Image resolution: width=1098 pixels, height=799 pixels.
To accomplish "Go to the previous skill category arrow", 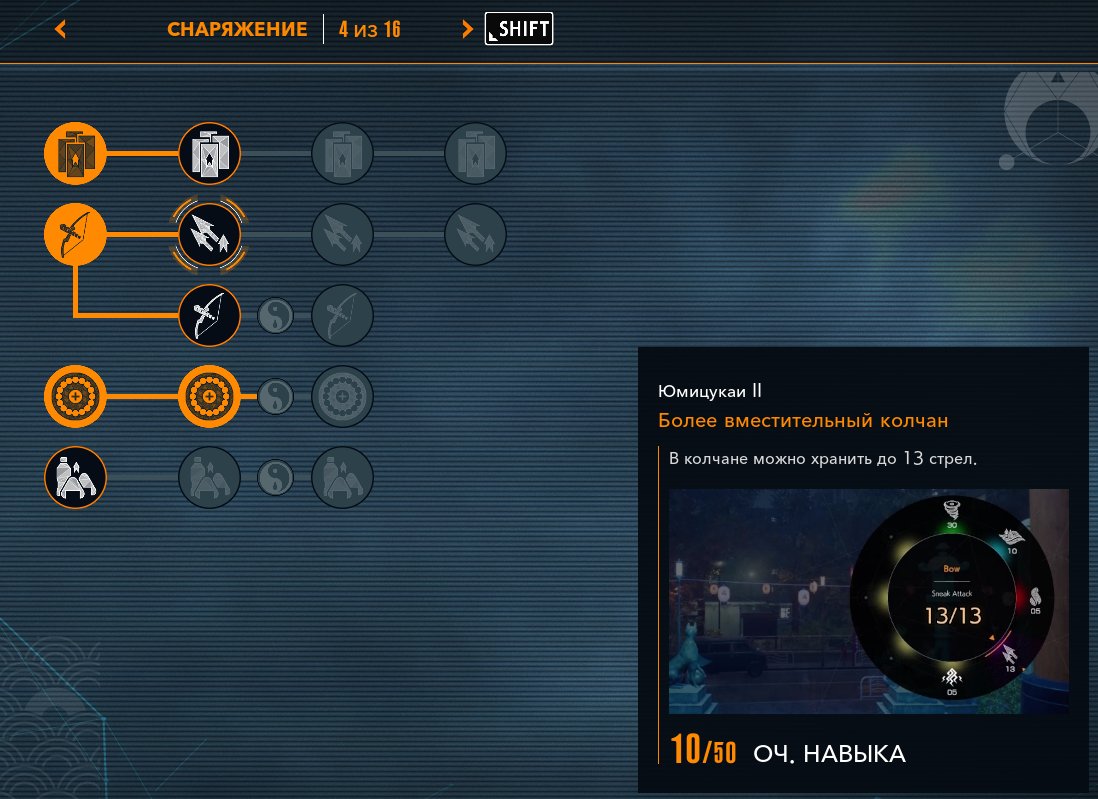I will coord(61,29).
